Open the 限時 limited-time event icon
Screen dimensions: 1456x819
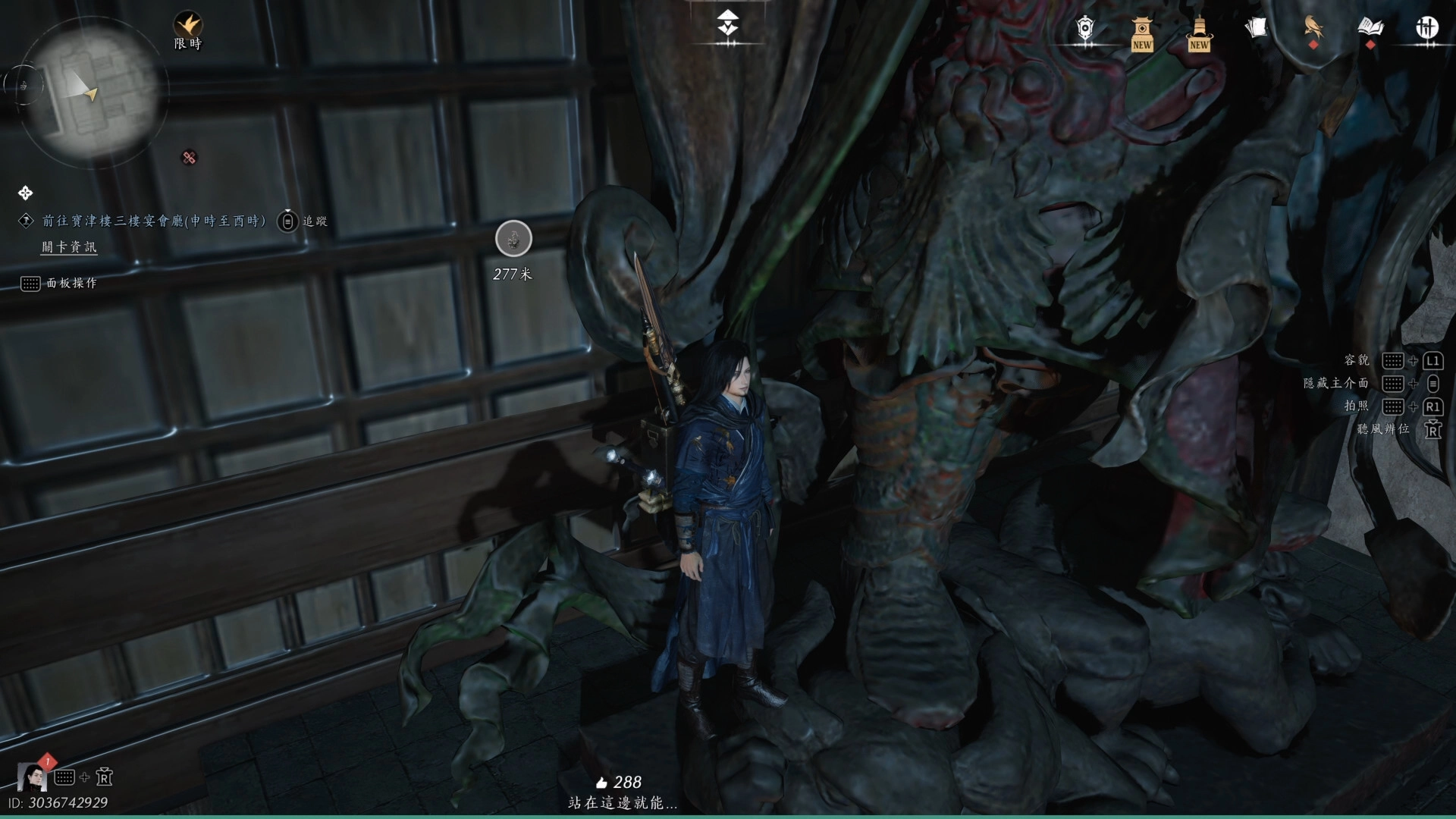click(x=187, y=24)
